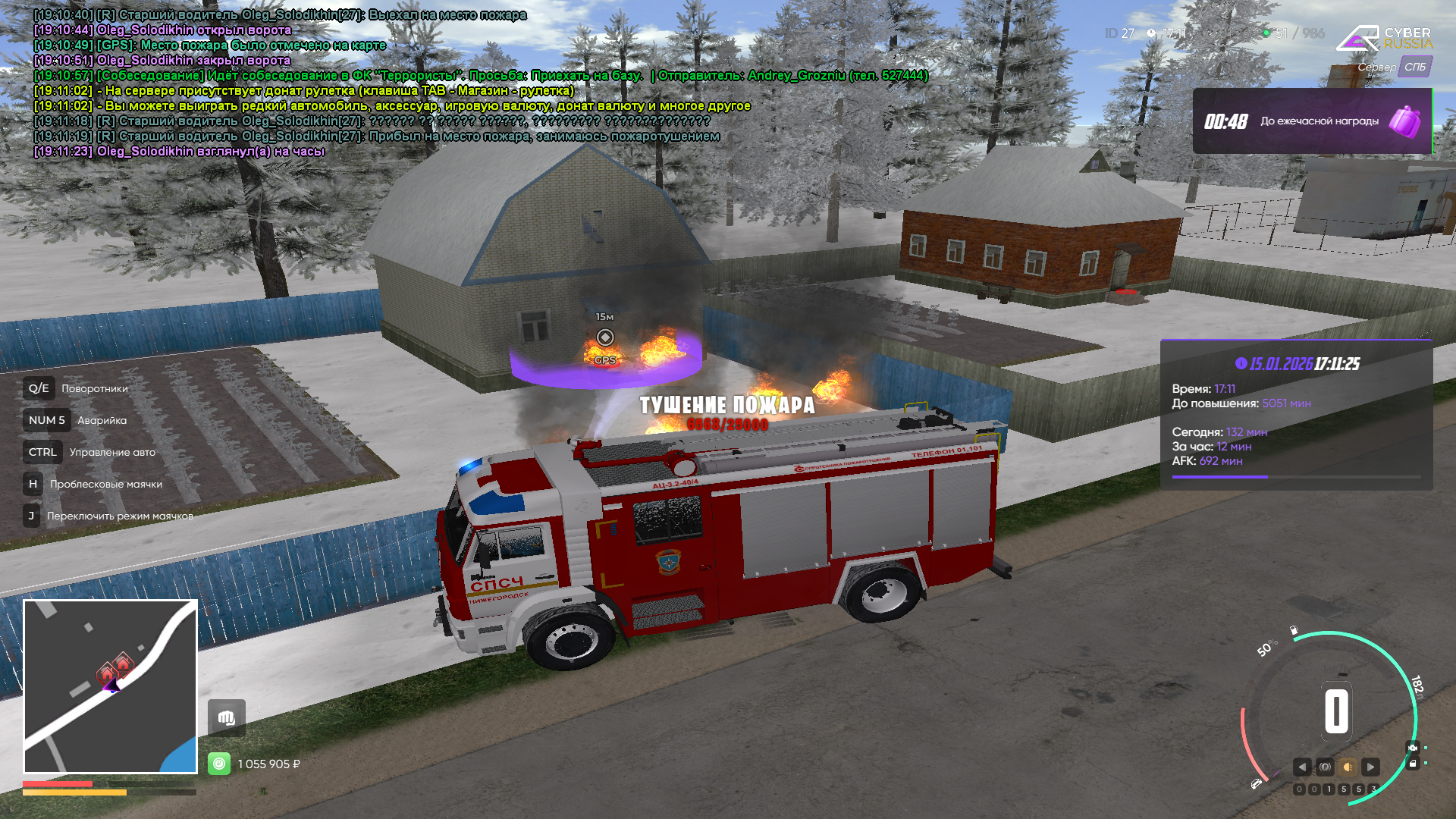Viewport: 1456px width, 819px height.
Task: Toggle the left turn signal arrow
Action: pyautogui.click(x=1302, y=767)
